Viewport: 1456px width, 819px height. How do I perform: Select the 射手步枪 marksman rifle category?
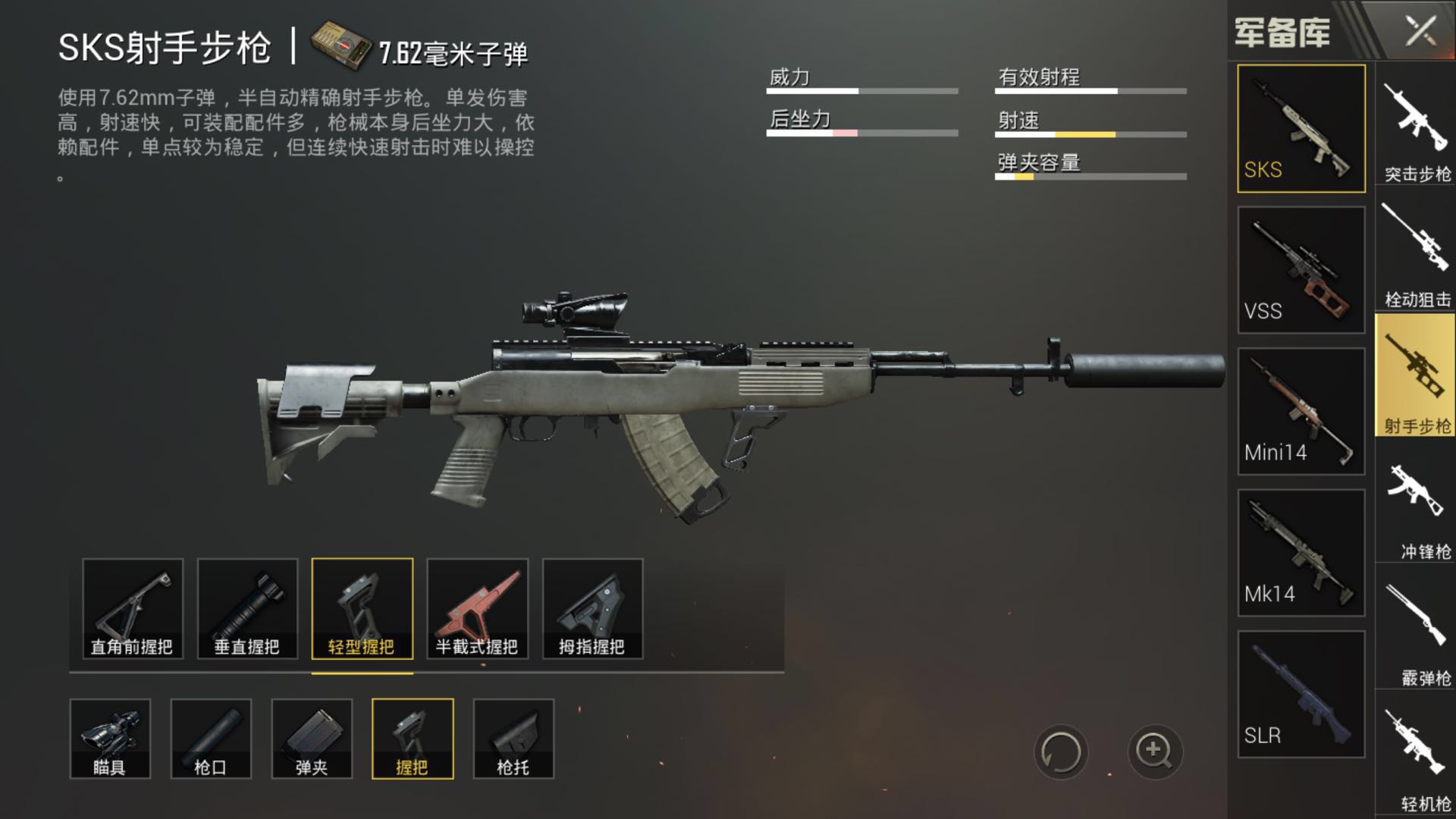tap(1416, 375)
